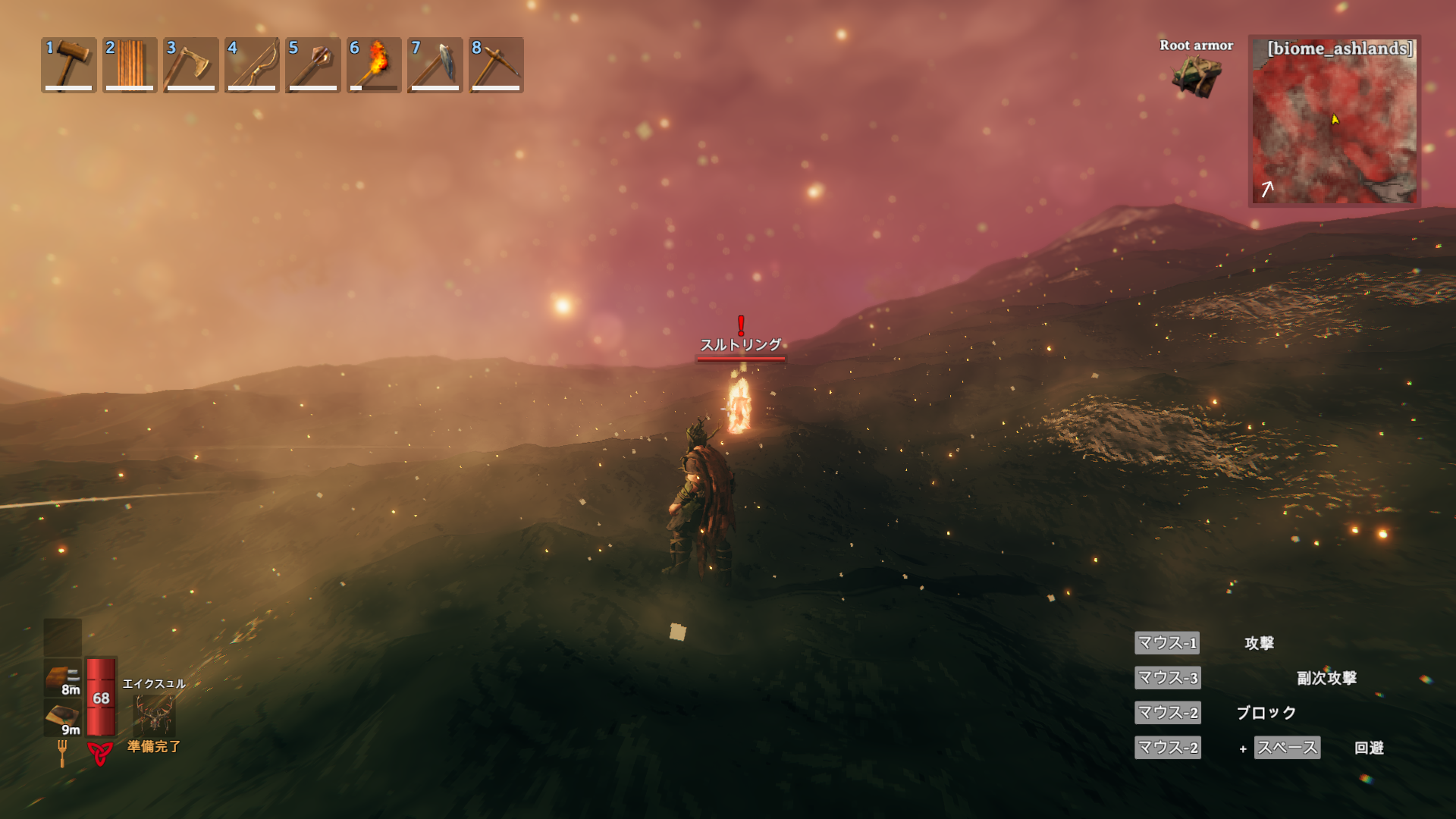
Task: Select the atgeir polearm in slot 7
Action: [x=435, y=65]
